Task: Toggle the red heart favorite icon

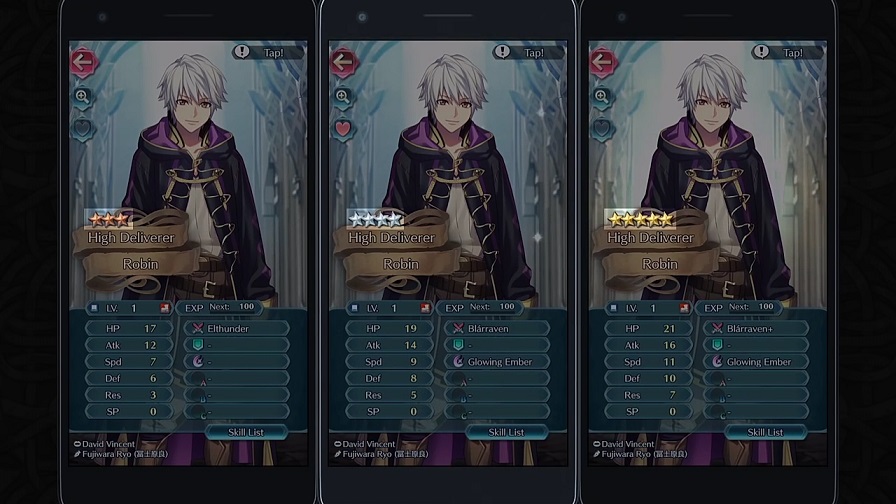Action: (342, 128)
